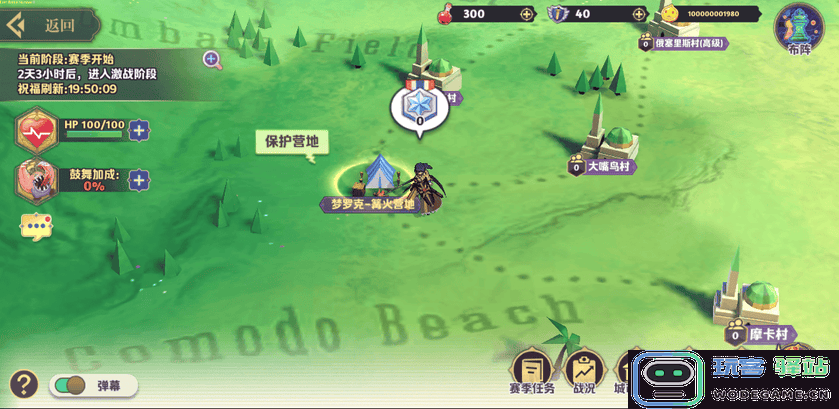Open the chat bubble icon

pyautogui.click(x=36, y=227)
